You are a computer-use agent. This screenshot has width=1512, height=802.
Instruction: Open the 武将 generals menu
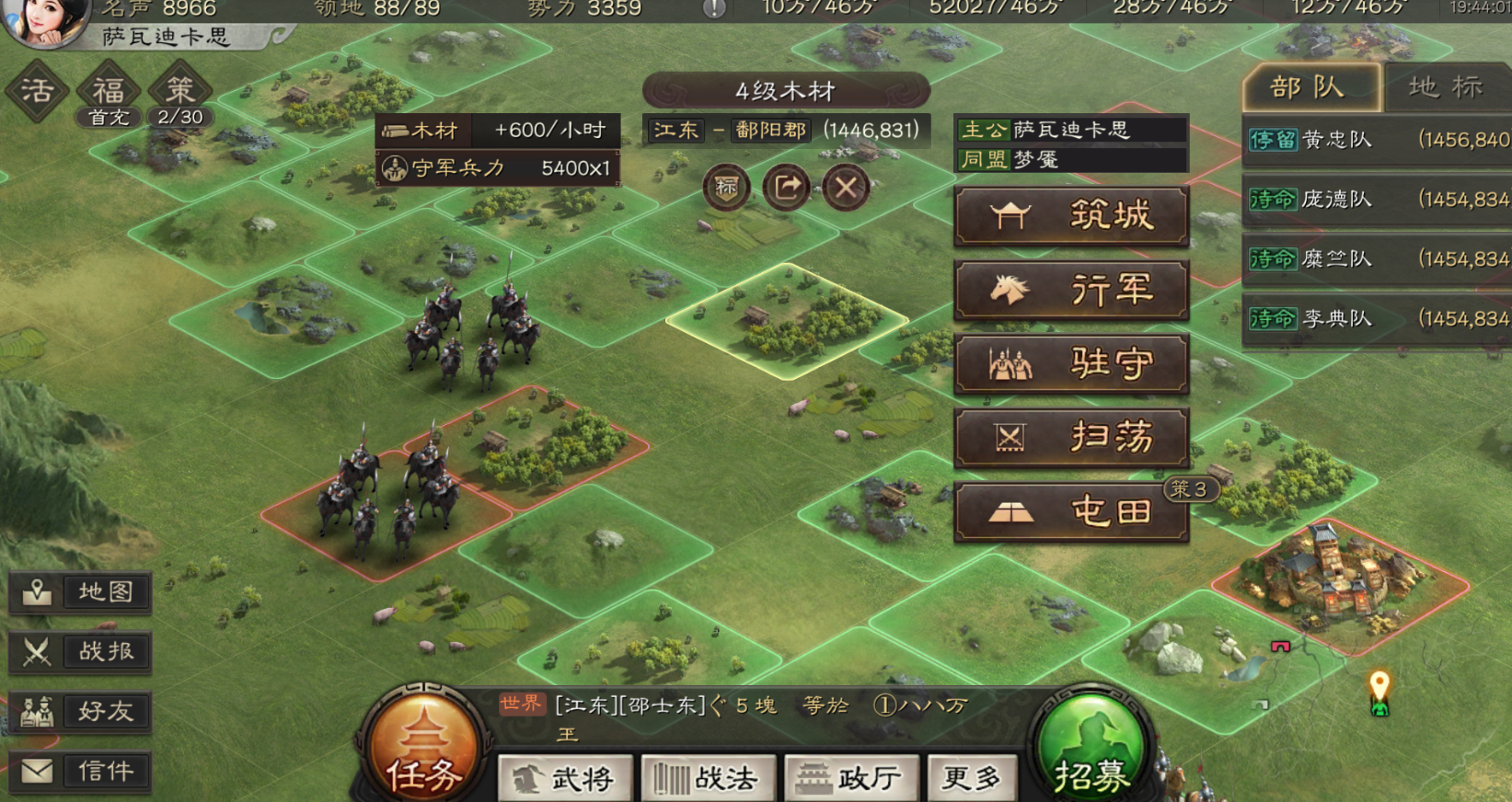pos(564,777)
